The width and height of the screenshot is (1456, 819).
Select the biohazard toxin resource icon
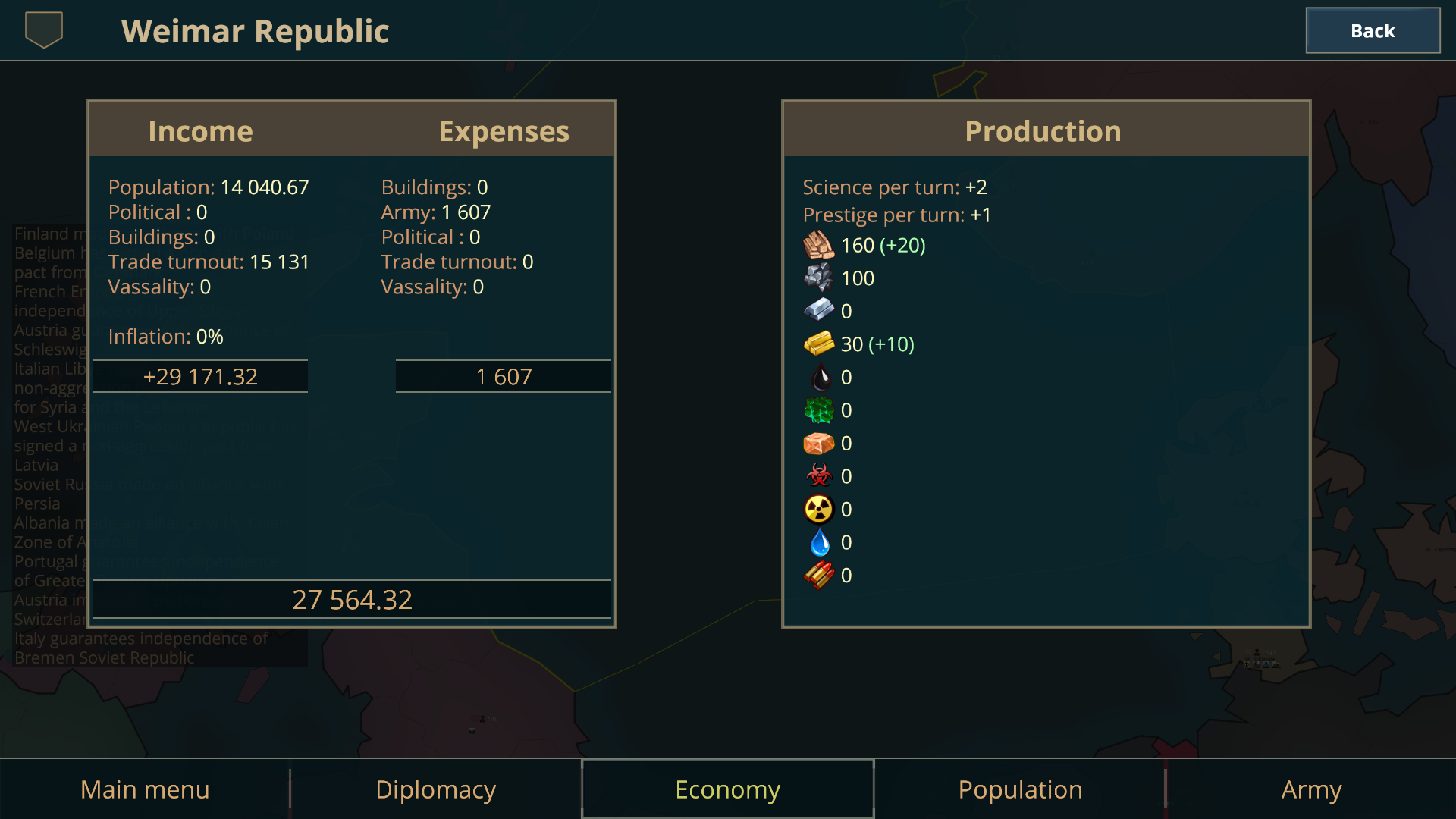tap(819, 476)
